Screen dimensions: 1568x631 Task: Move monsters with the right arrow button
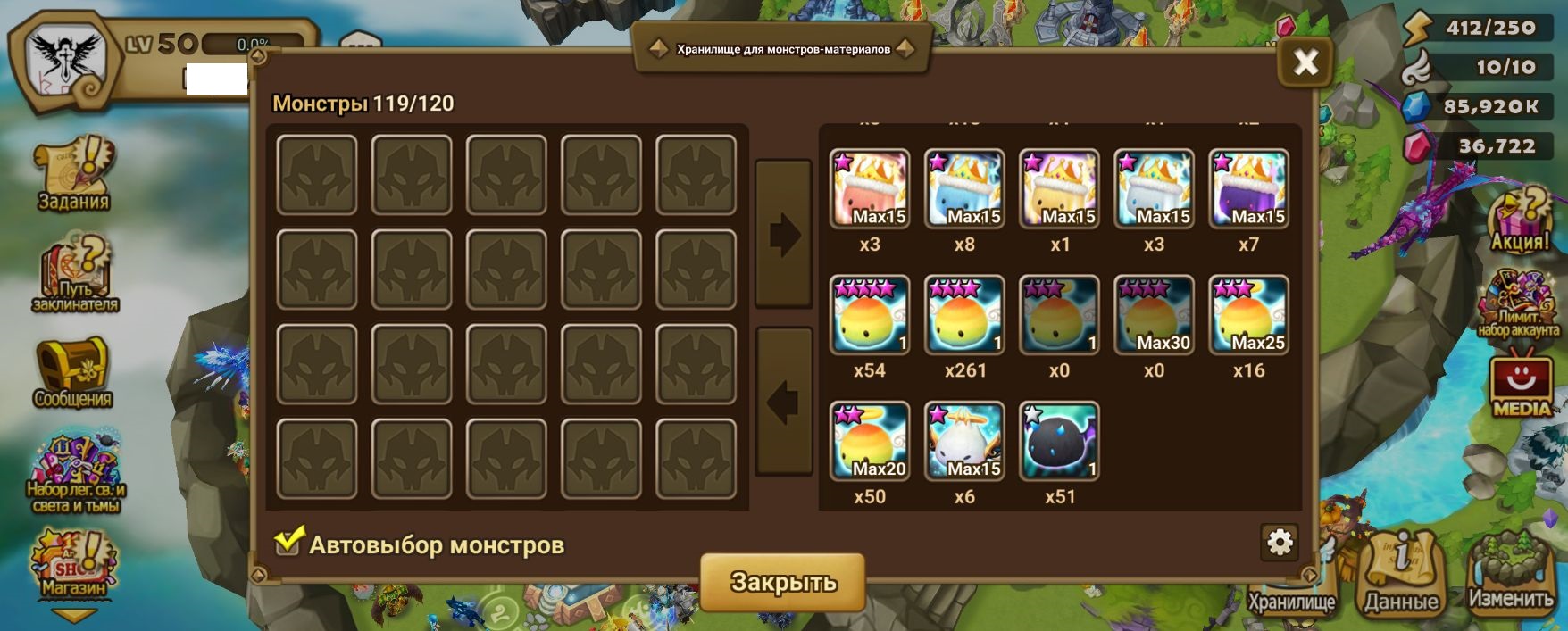(x=783, y=235)
